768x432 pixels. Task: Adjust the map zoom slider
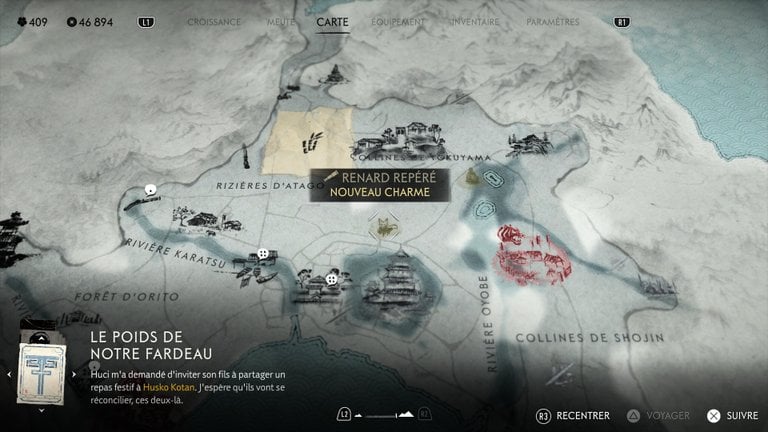pyautogui.click(x=385, y=414)
